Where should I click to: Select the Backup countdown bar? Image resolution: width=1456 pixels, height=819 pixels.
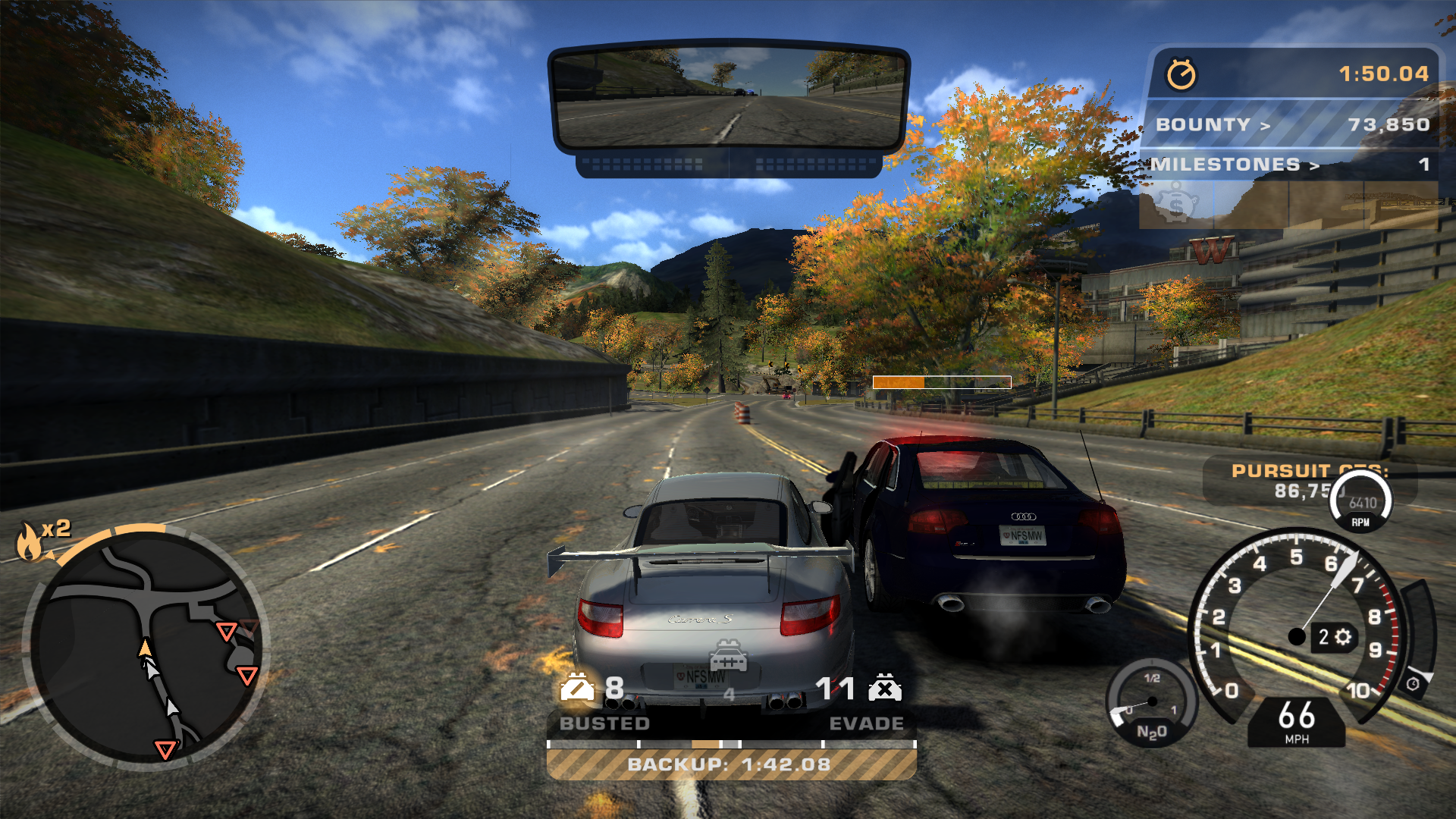(731, 764)
